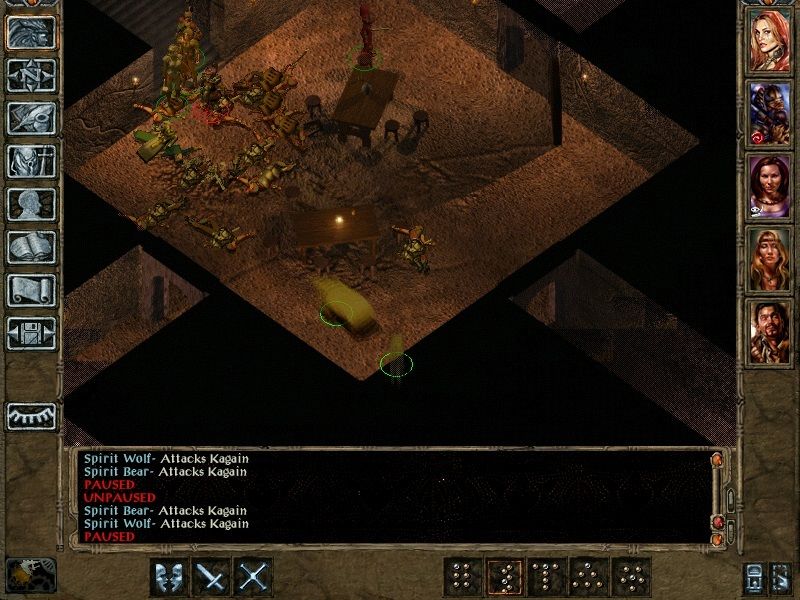The image size is (800, 600).
Task: Open the journal with the quill button
Action: tap(30, 117)
